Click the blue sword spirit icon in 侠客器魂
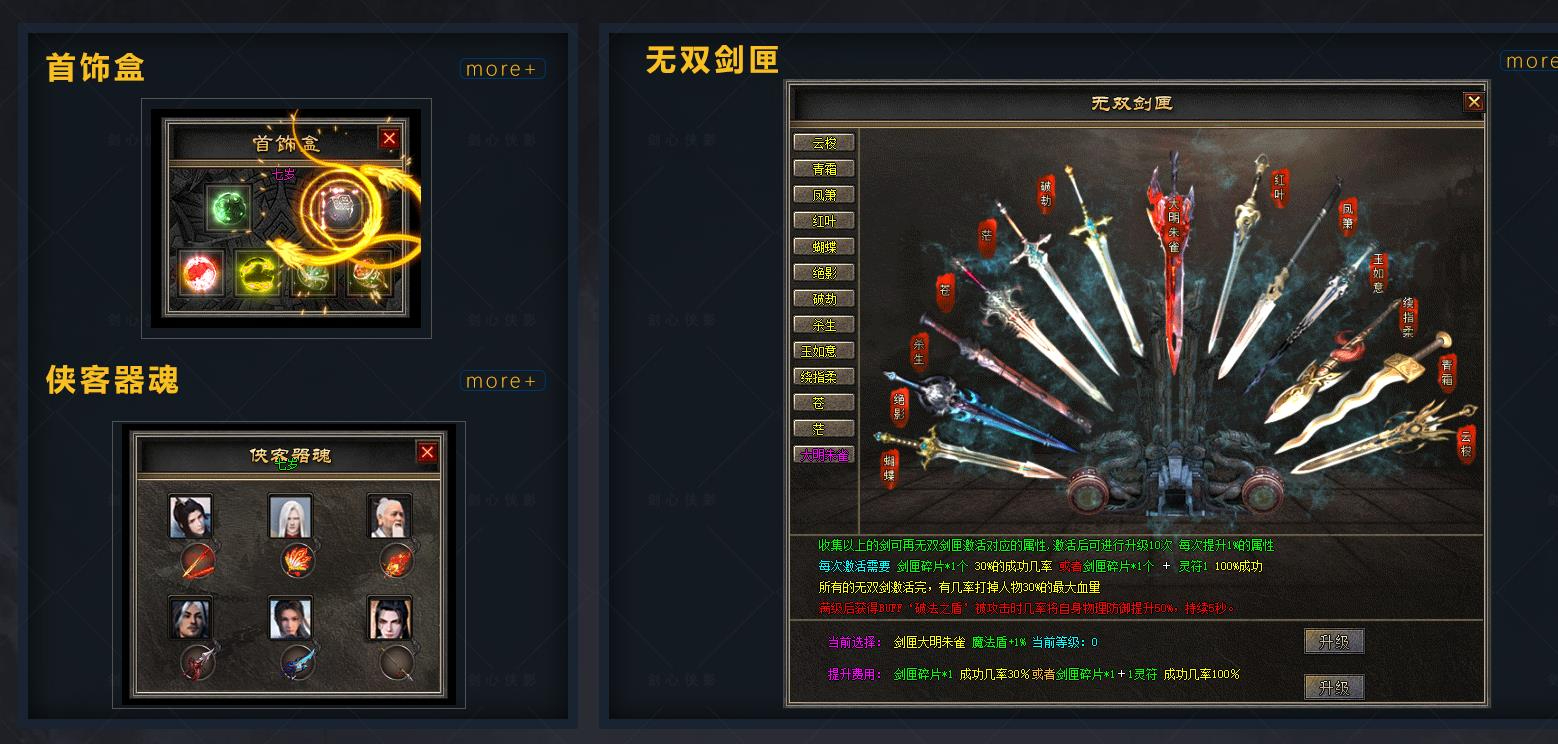This screenshot has height=744, width=1558. coord(297,664)
